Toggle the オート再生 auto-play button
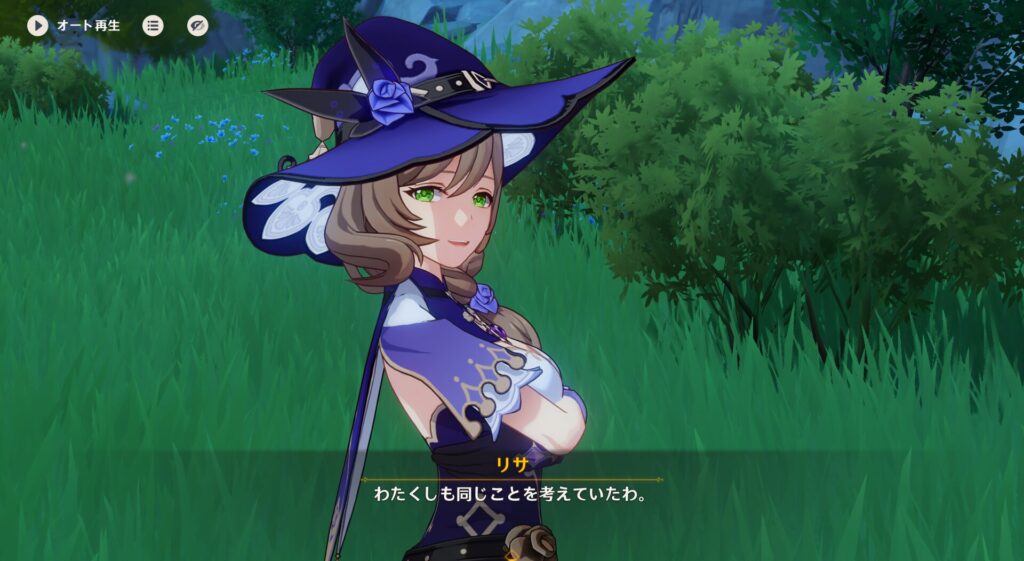 point(38,25)
